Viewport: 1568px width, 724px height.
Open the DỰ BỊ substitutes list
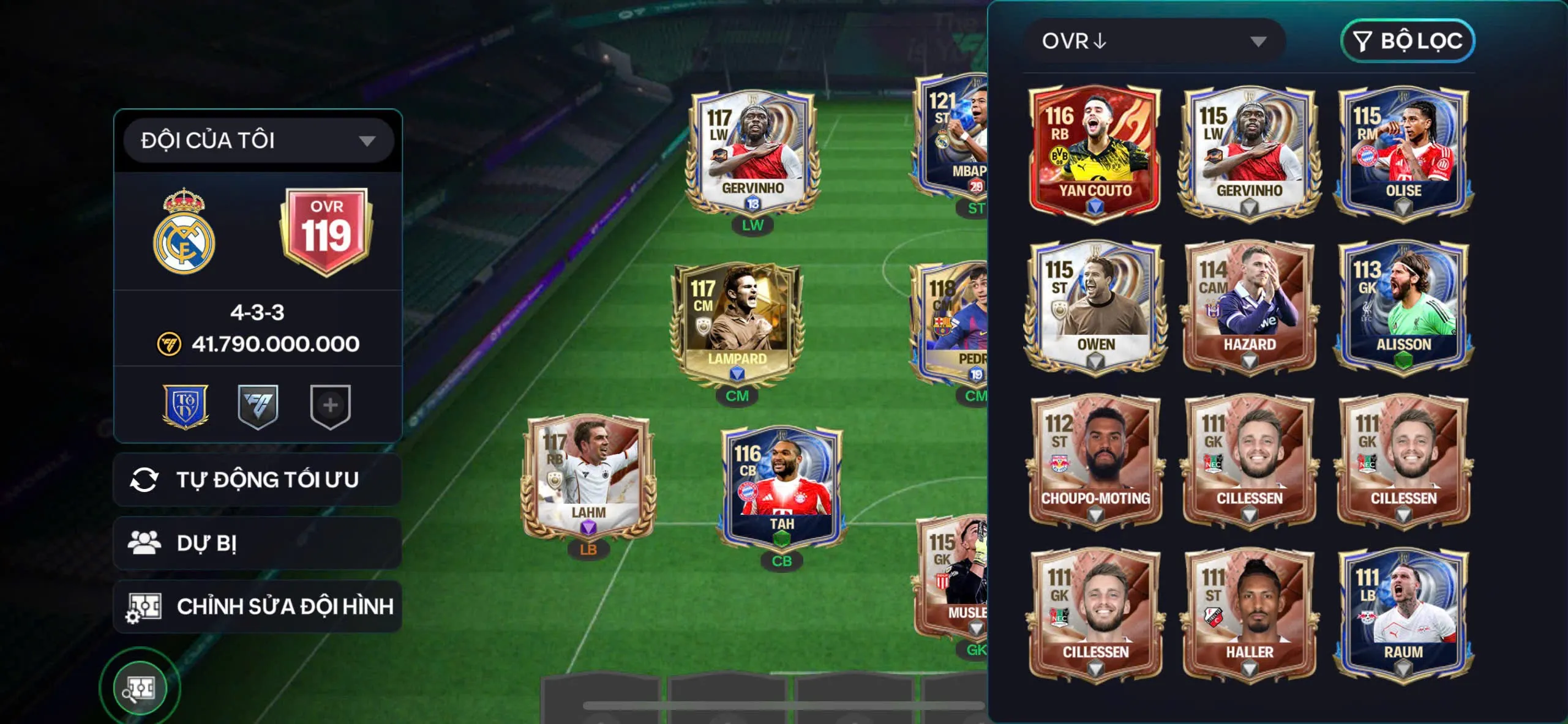pos(258,543)
